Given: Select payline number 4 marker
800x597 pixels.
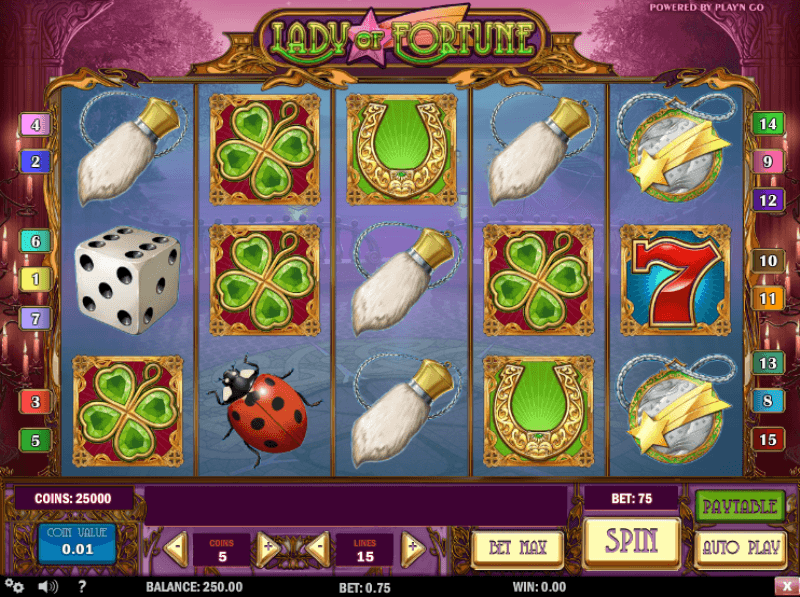Looking at the screenshot, I should tap(35, 126).
